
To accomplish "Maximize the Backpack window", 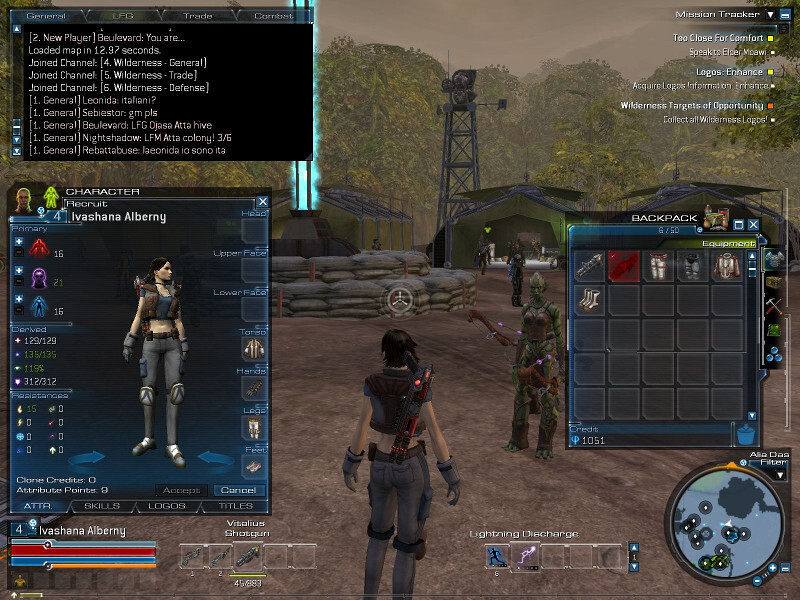I will click(739, 225).
